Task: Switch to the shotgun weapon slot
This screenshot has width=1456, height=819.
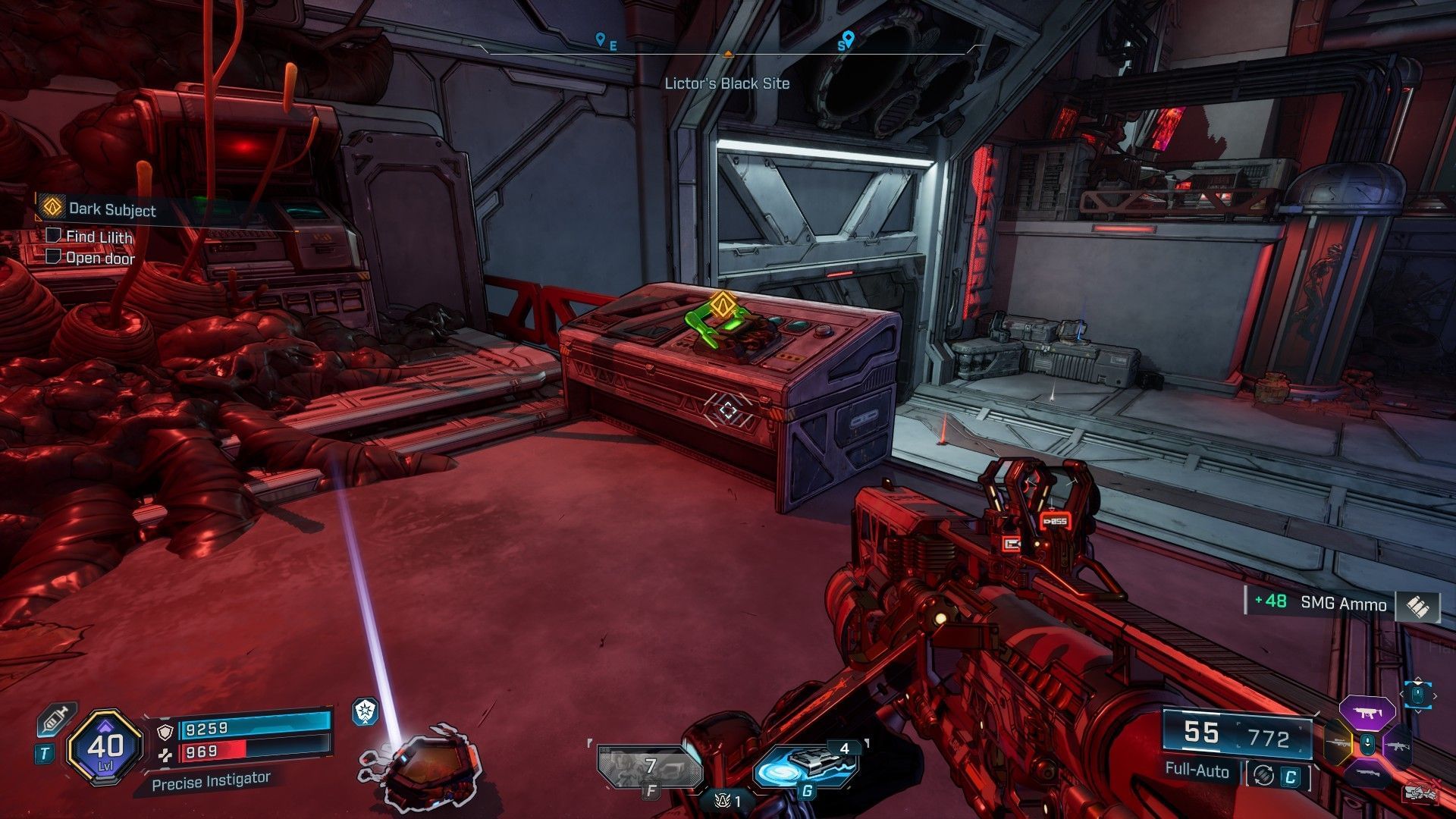Action: pos(1369,773)
